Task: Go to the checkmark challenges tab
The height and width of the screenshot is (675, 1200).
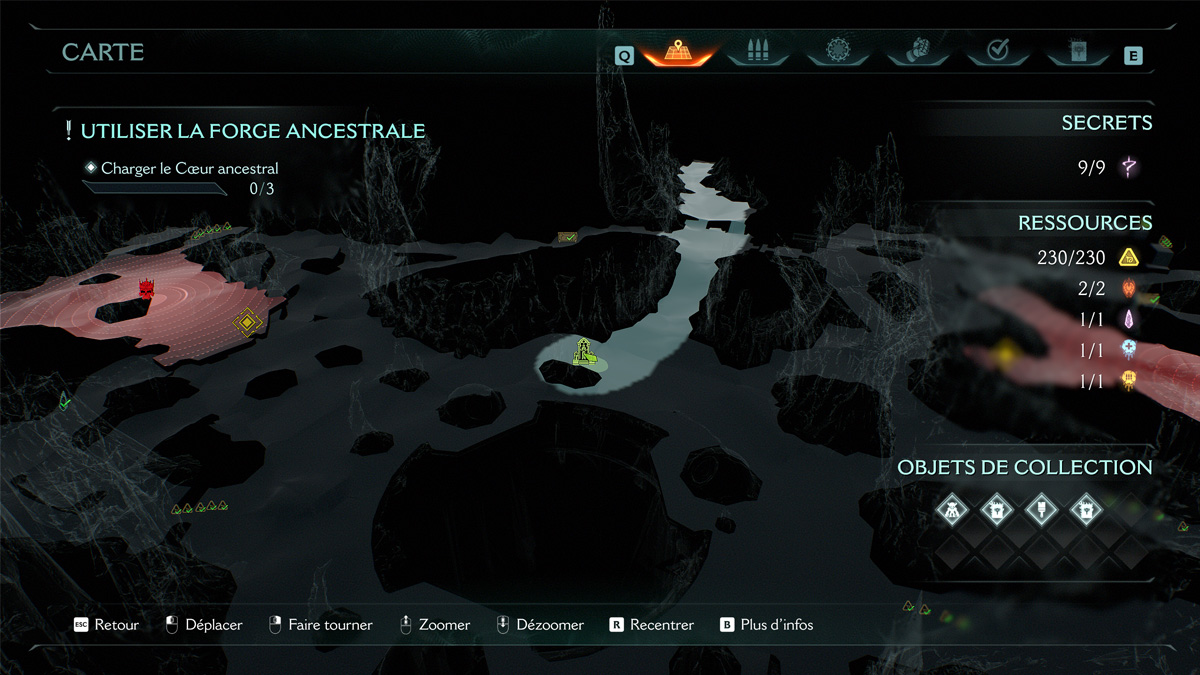Action: 997,50
